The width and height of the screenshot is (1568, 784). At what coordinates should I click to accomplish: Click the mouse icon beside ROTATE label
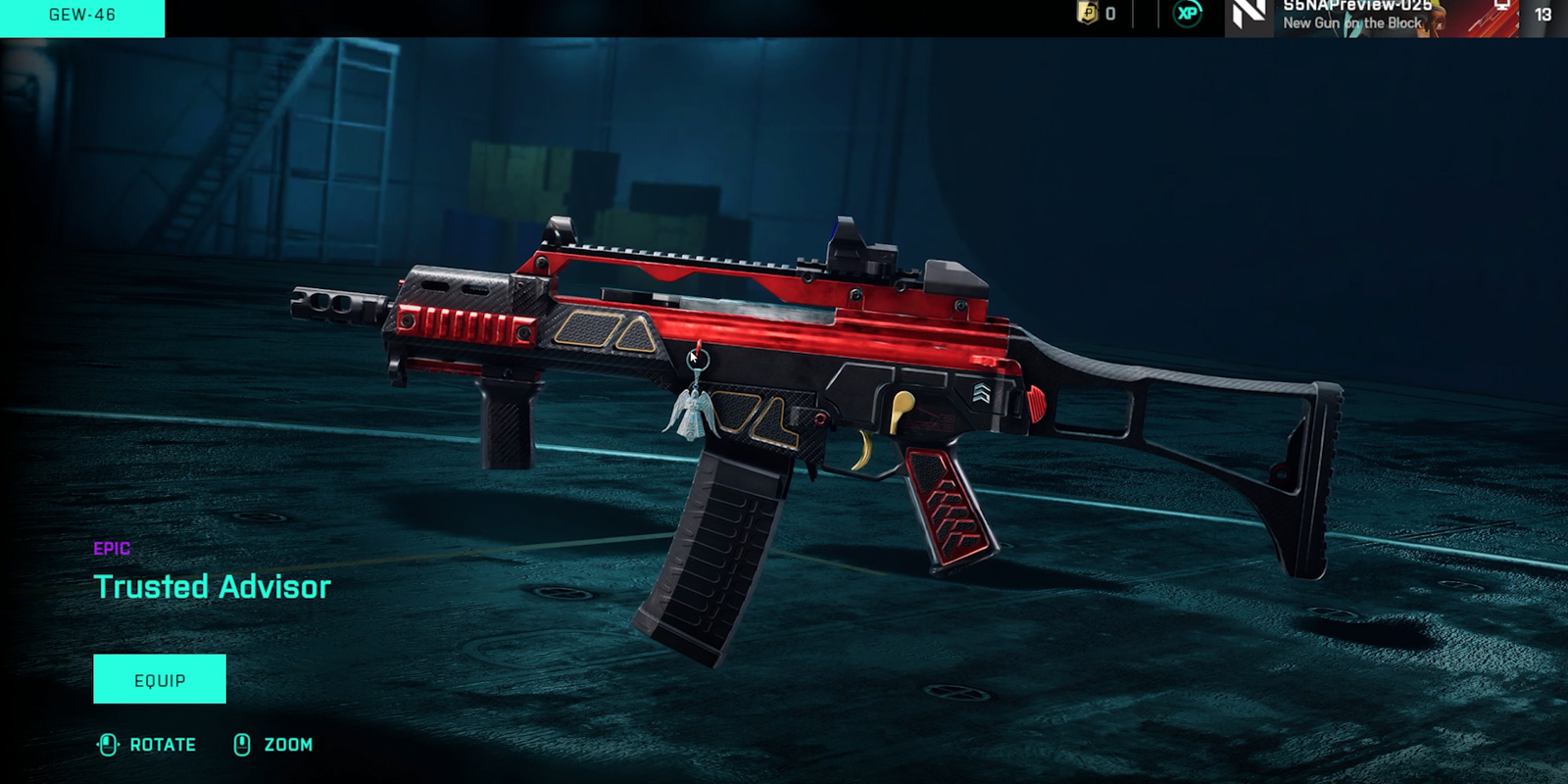tap(108, 745)
